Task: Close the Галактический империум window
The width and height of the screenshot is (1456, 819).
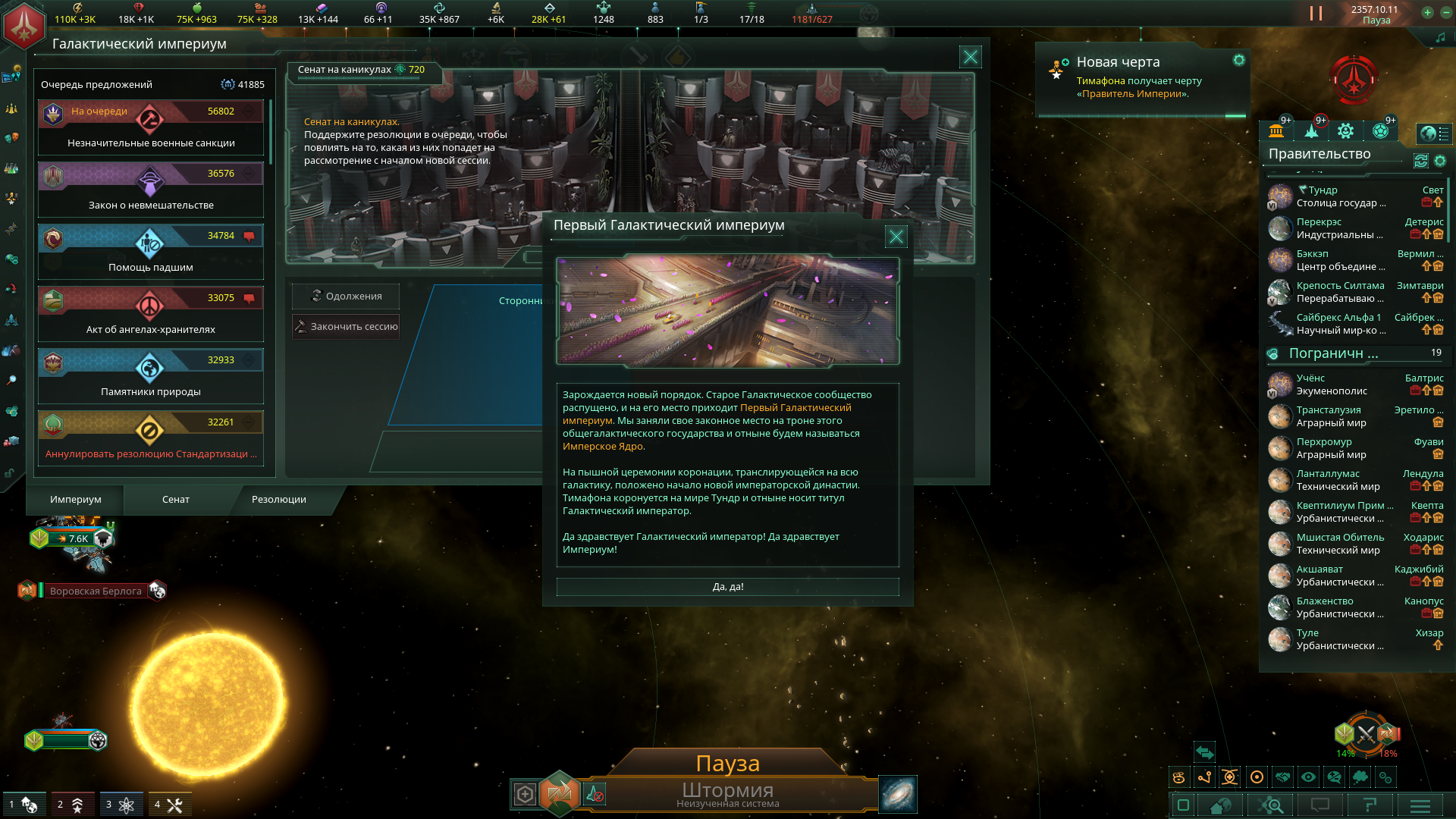Action: 970,57
